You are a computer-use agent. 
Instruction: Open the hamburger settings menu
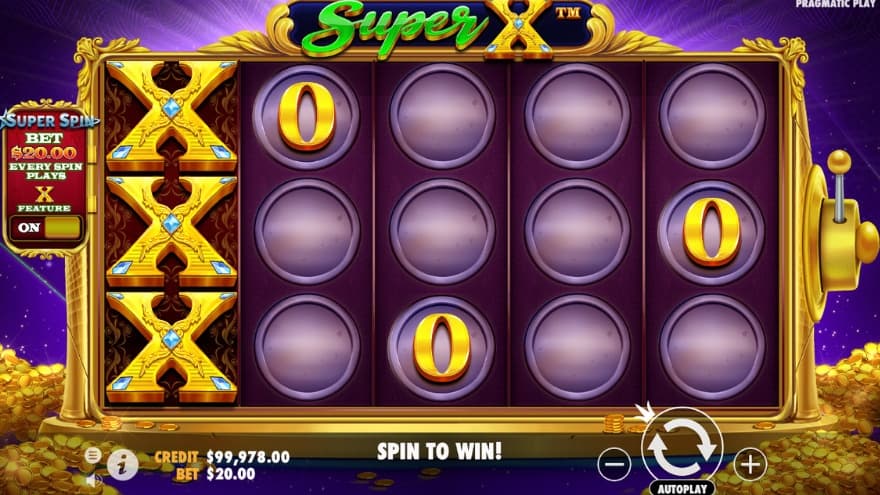(x=93, y=455)
